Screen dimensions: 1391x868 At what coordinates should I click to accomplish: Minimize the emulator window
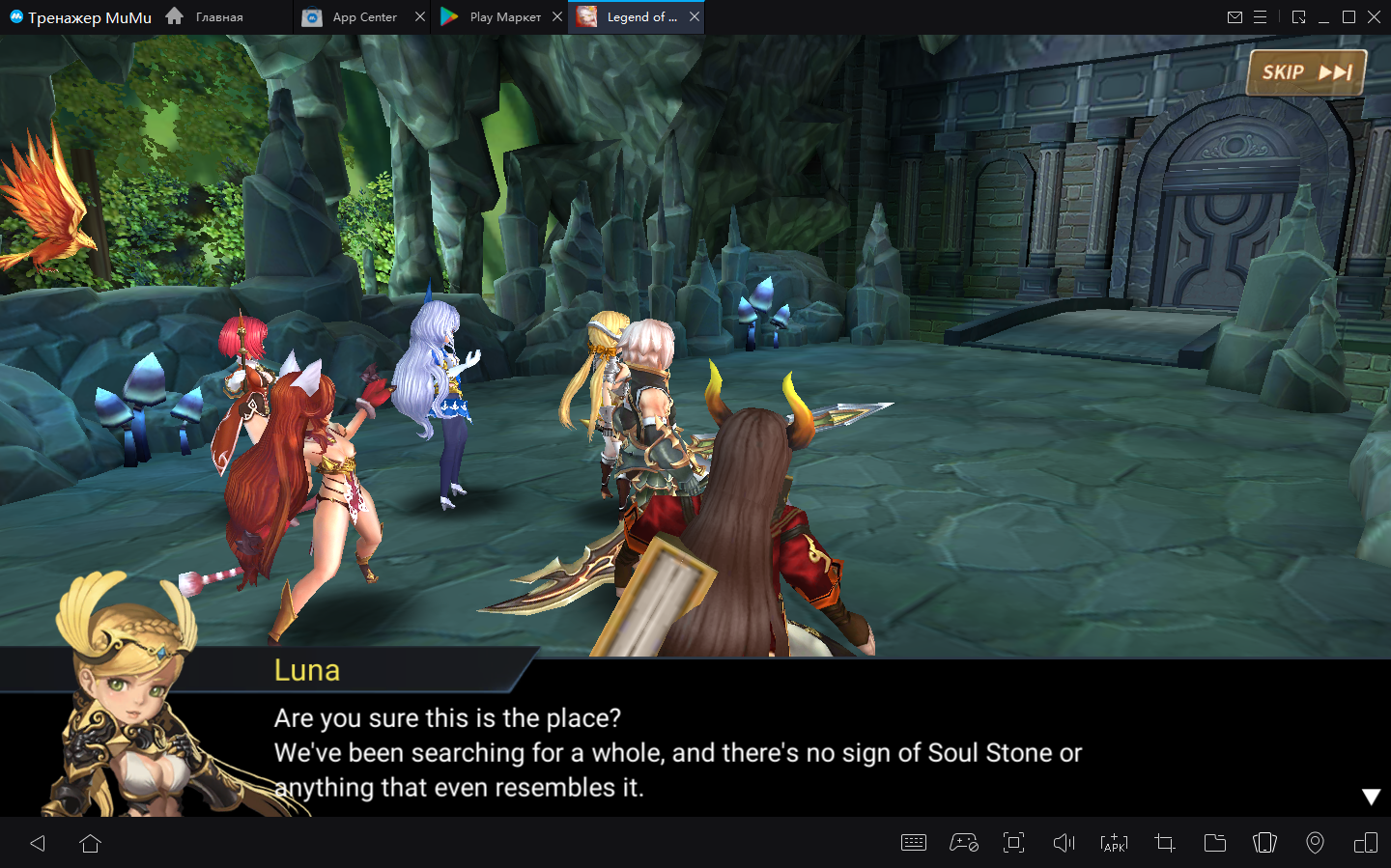[x=1323, y=17]
